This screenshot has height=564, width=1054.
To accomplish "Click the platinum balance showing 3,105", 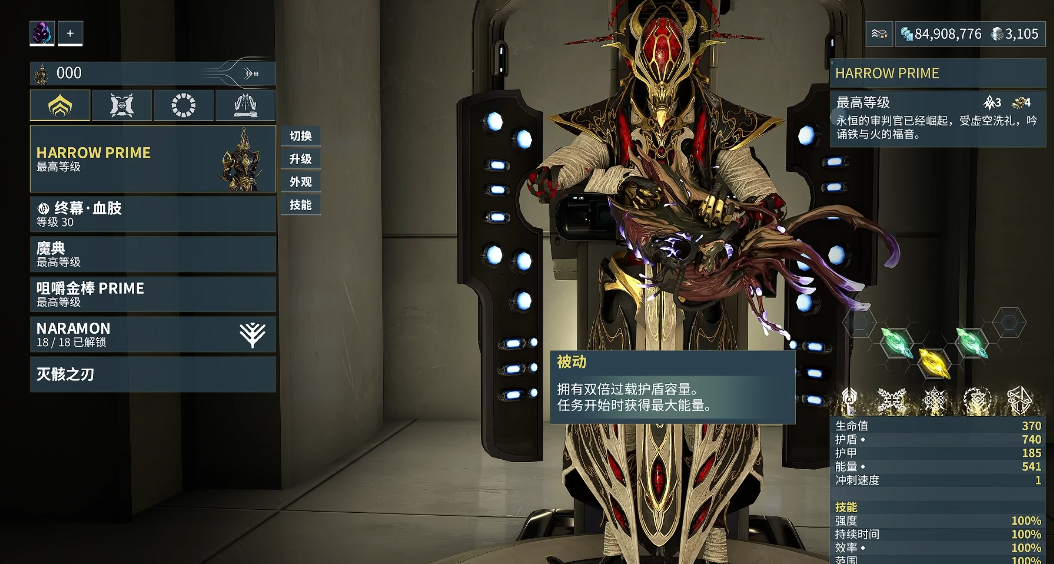I will 1015,34.
